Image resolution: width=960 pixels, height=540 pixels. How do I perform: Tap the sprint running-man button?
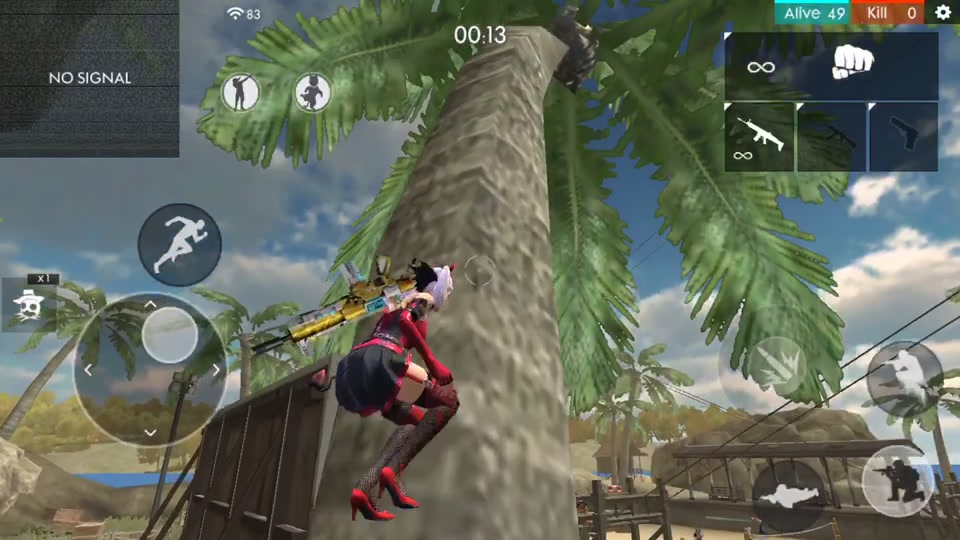179,244
